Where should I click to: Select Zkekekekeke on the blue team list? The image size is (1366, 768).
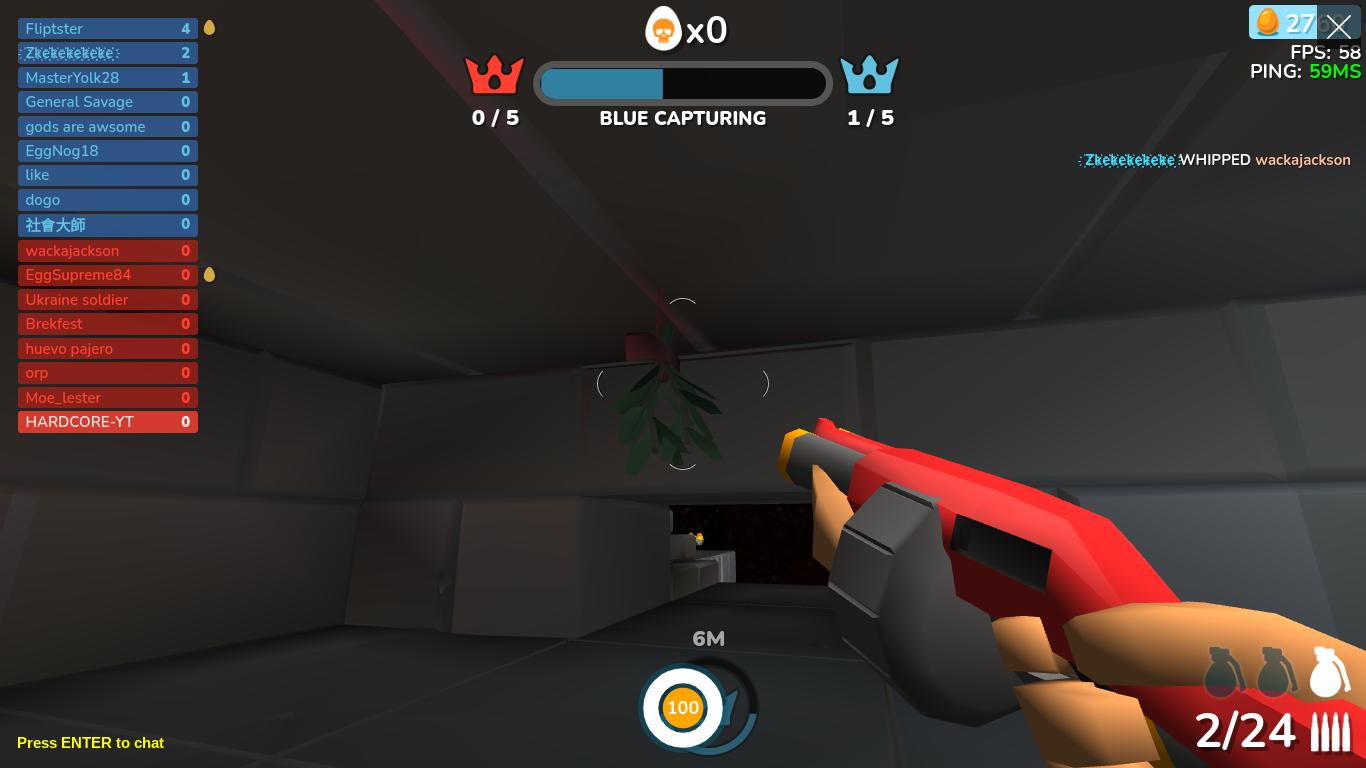click(x=107, y=53)
